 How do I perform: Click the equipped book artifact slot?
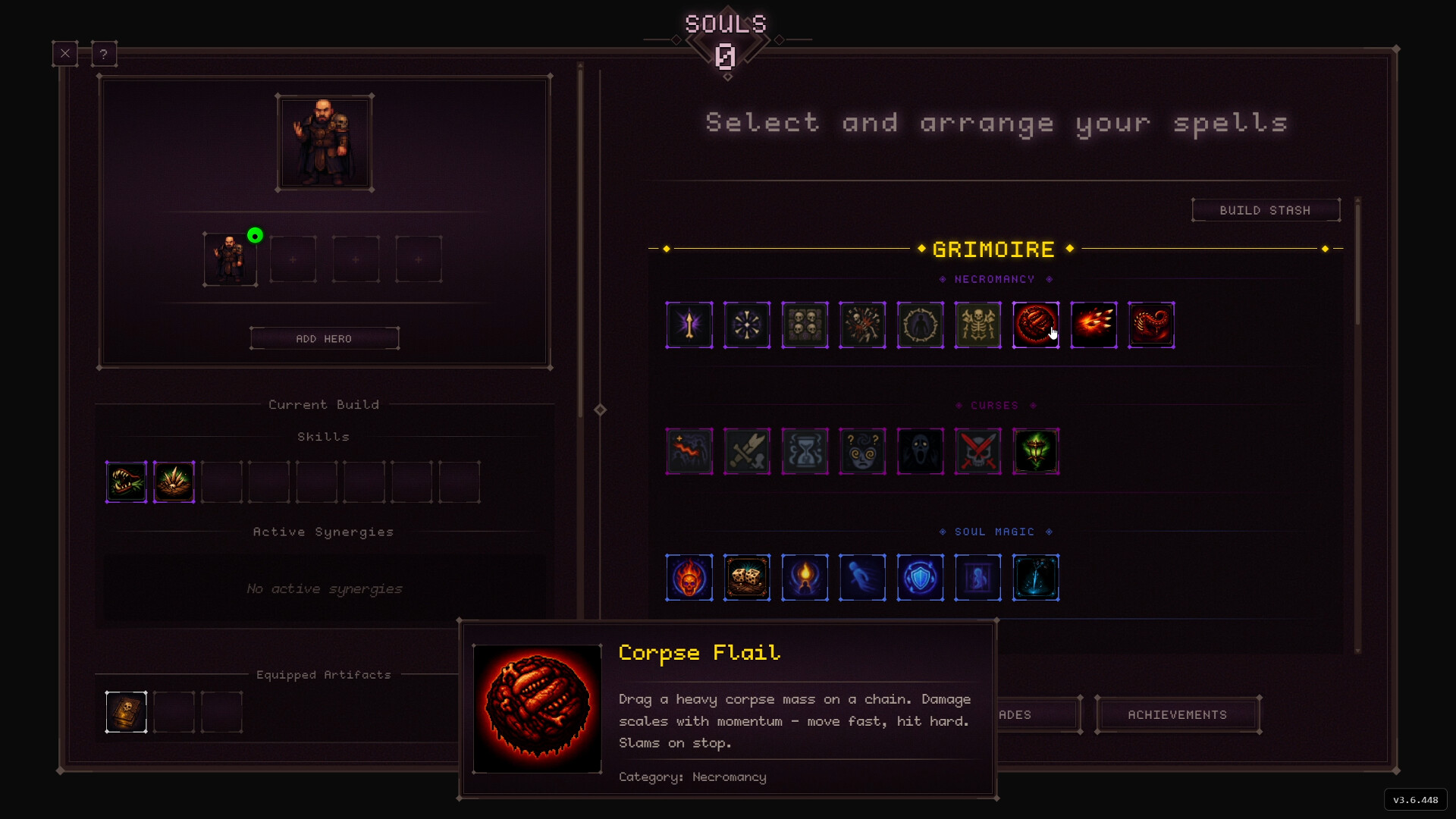(x=126, y=711)
